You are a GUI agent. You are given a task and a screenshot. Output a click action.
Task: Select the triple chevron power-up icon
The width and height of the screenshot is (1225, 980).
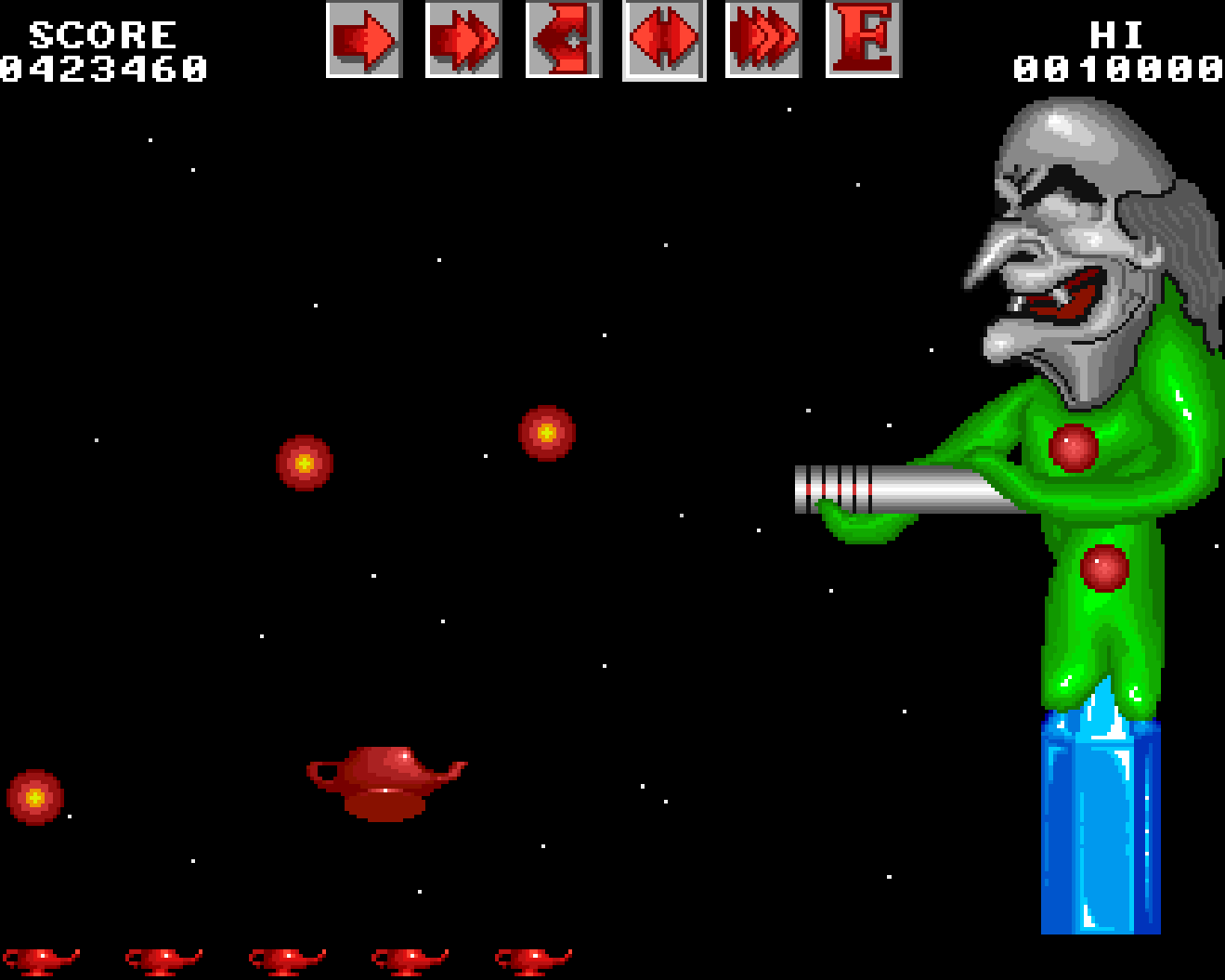[762, 40]
